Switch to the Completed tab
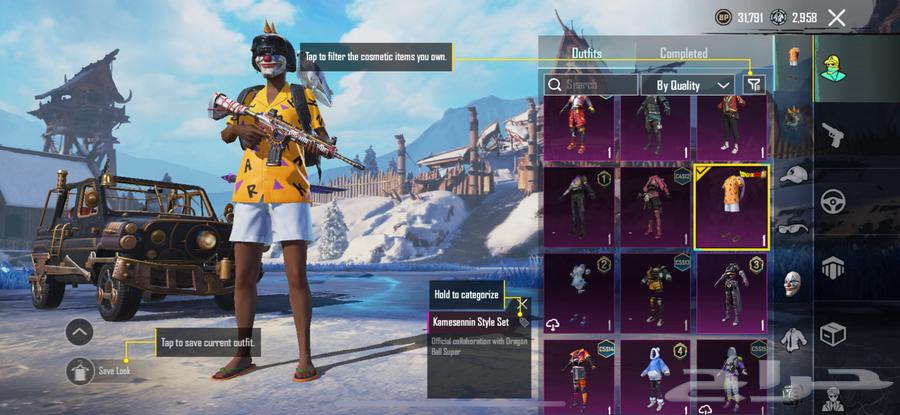Image resolution: width=900 pixels, height=415 pixels. (x=684, y=53)
